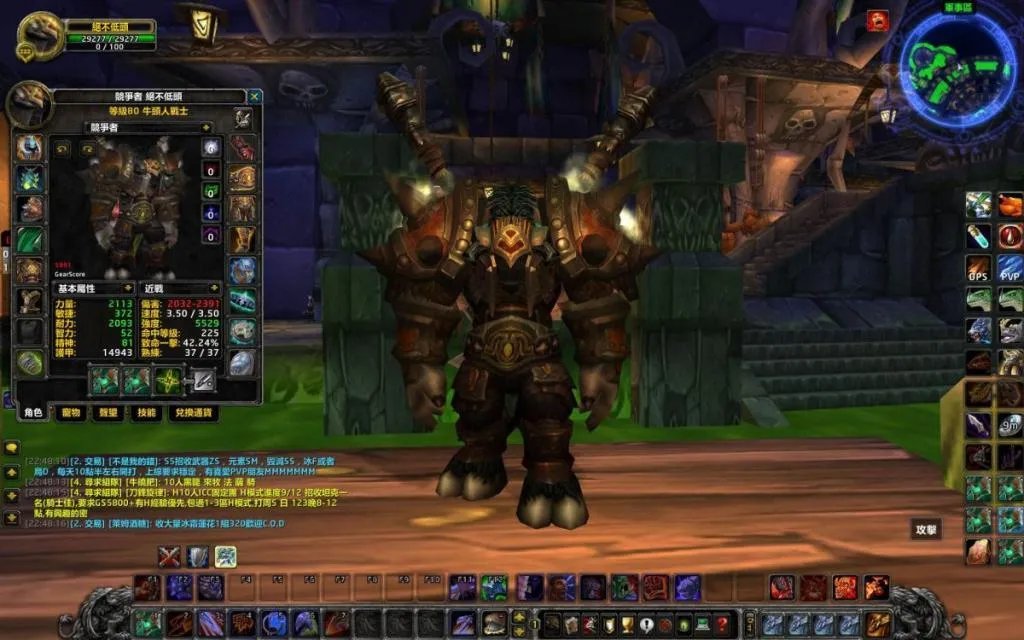Switch to the 角色 (Character) tab

pos(33,412)
